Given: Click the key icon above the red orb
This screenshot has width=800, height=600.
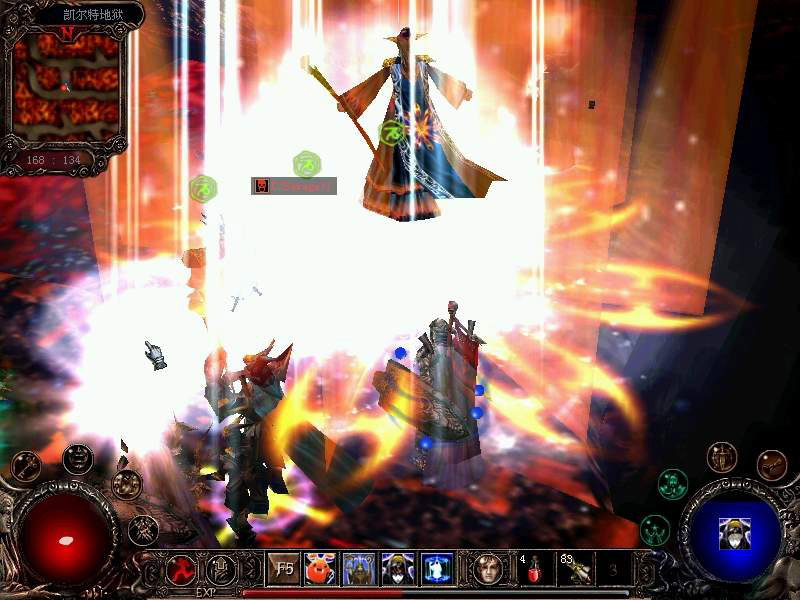Looking at the screenshot, I should click(x=25, y=466).
